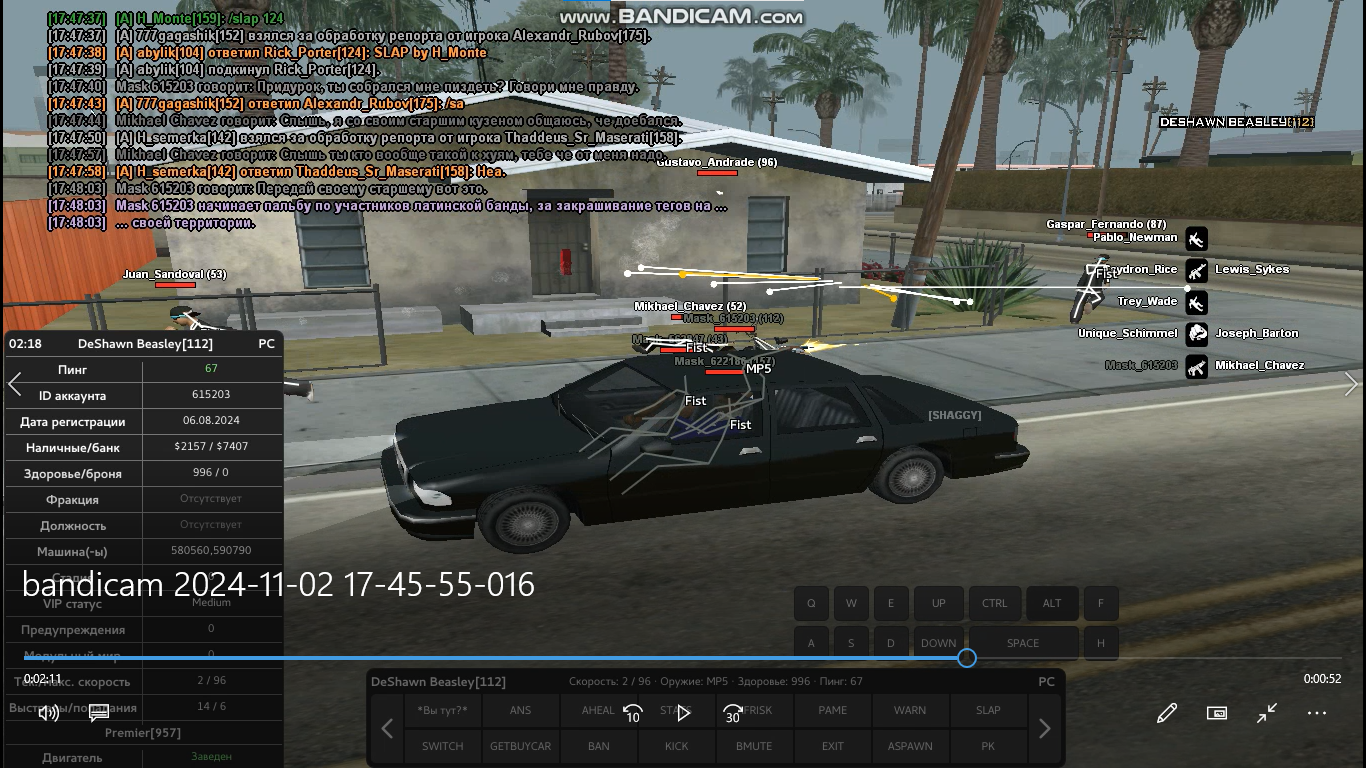
Task: Toggle the video player's volume icon
Action: [x=47, y=713]
